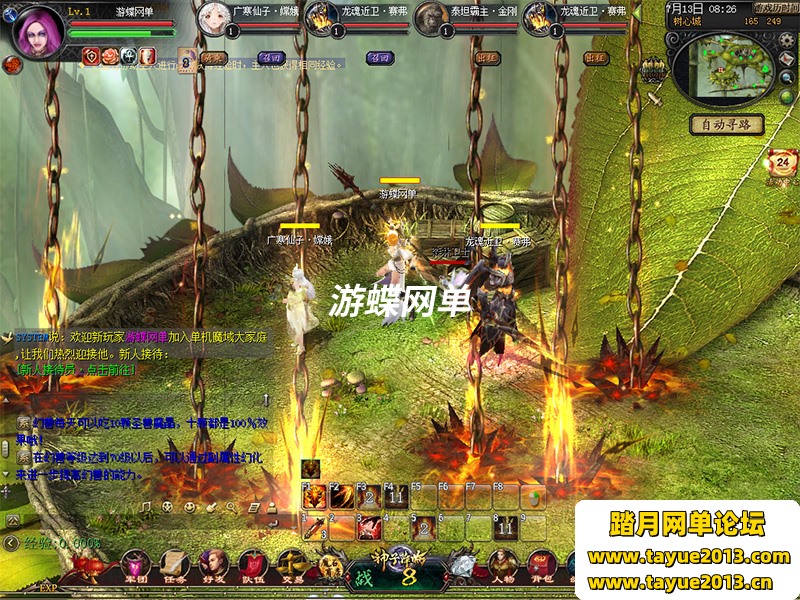Click the 自动寻路 auto-pathfinding button
Viewport: 800px width, 600px height.
tap(727, 125)
